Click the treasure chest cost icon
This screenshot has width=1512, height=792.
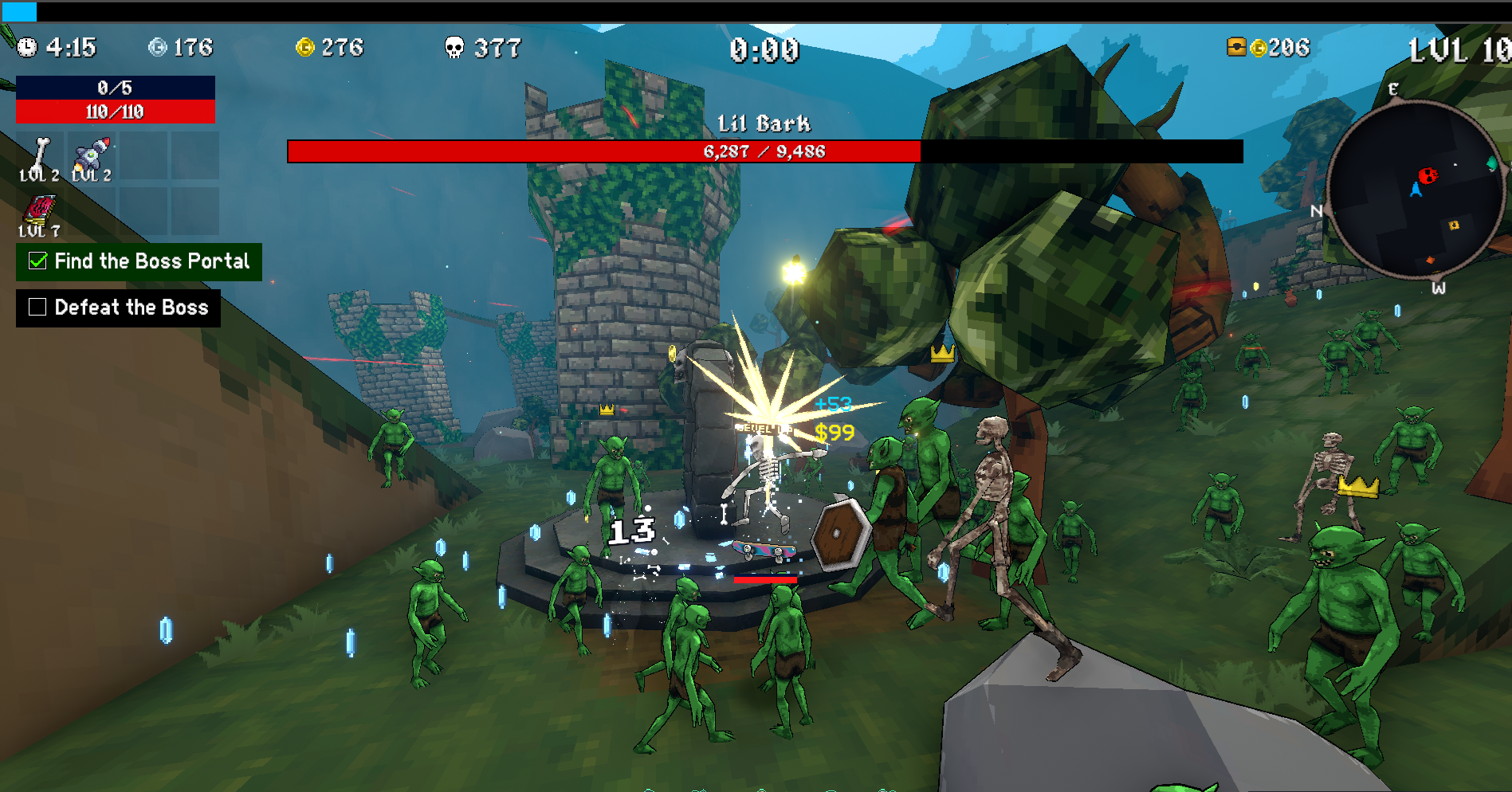[x=1236, y=47]
